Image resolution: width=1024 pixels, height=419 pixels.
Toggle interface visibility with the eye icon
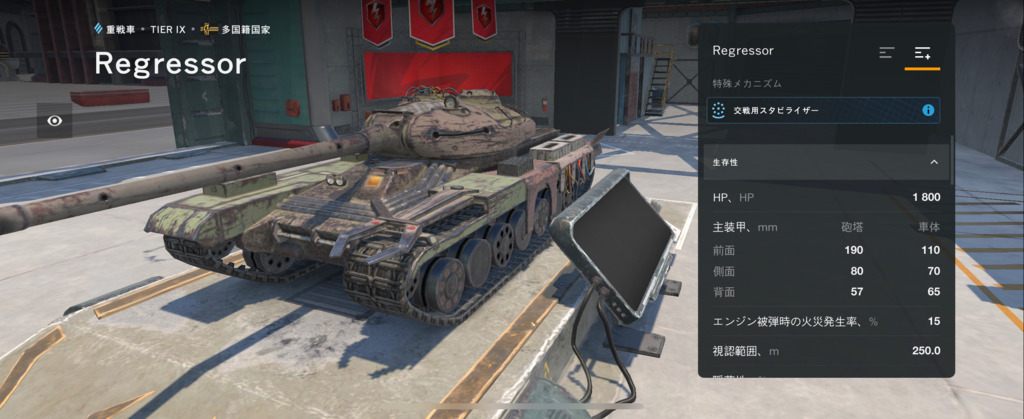coord(55,121)
